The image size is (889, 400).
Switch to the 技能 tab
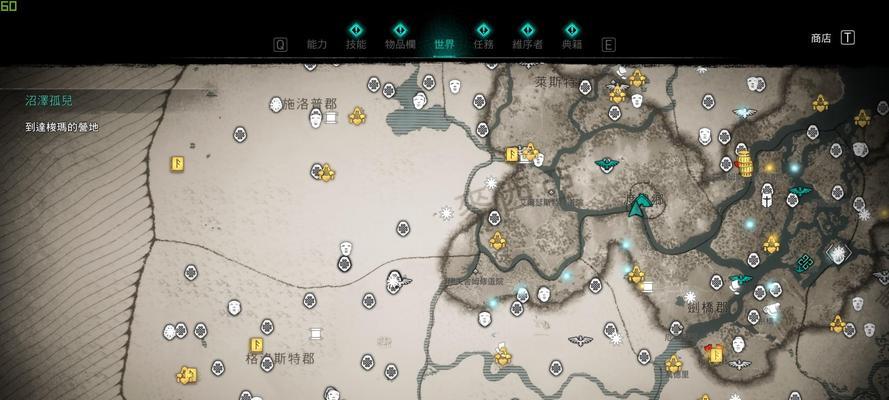(x=356, y=44)
